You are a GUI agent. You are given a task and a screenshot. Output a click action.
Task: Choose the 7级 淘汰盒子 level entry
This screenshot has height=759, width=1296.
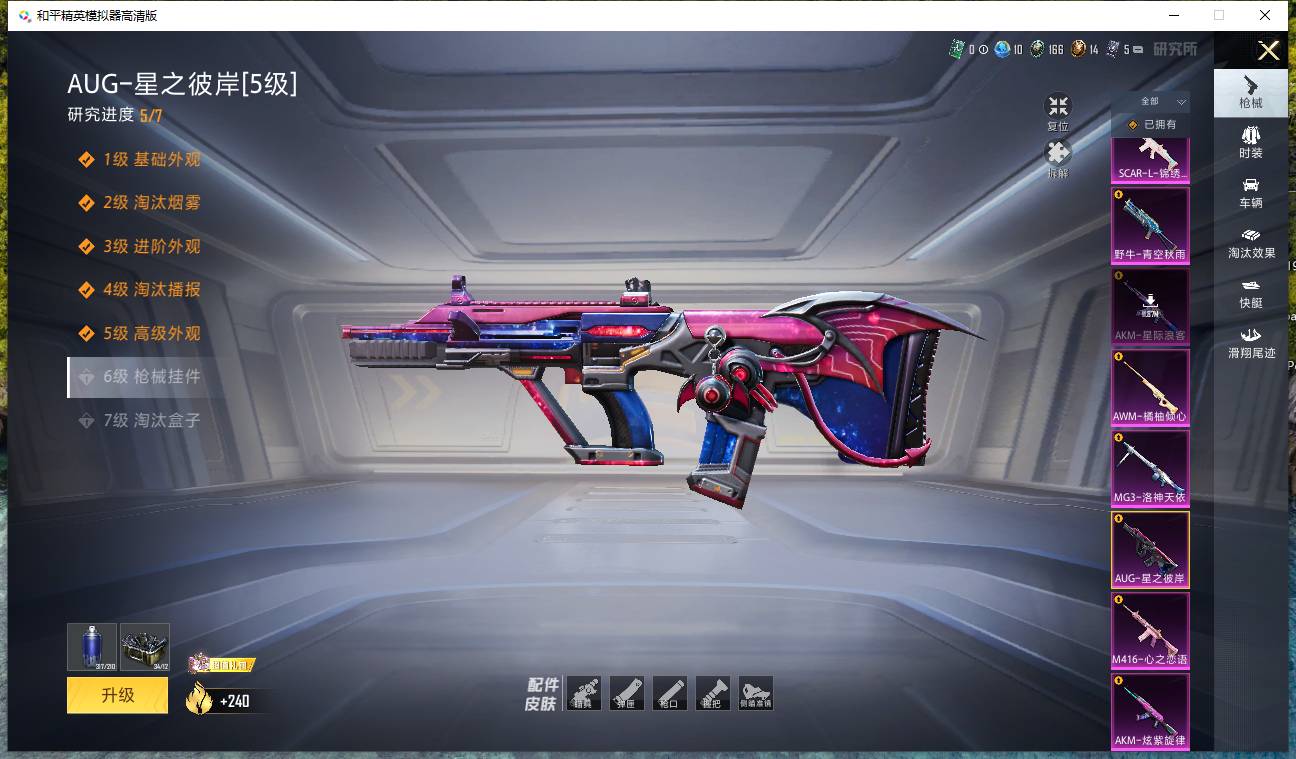[x=151, y=420]
